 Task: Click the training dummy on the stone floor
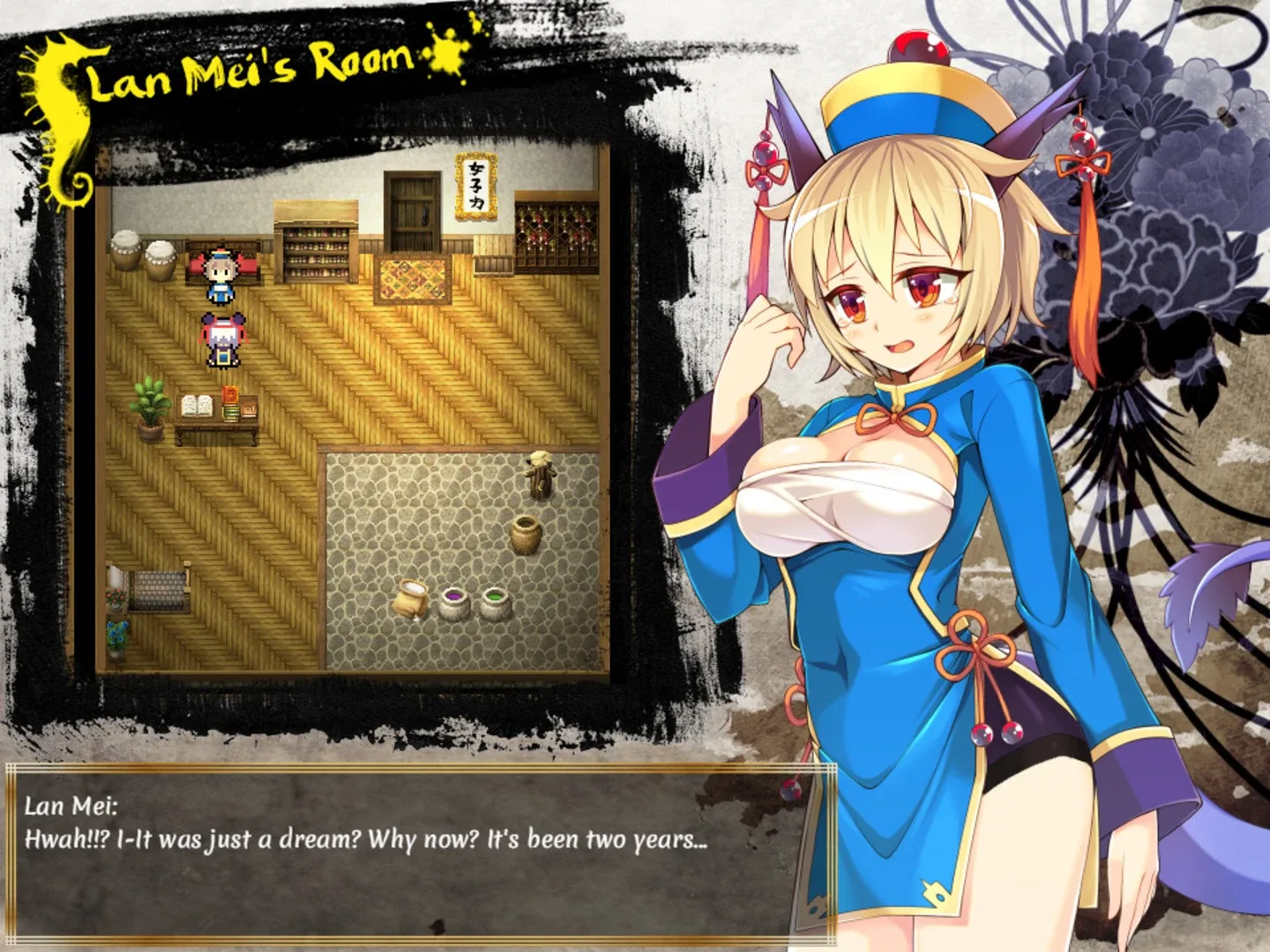(x=542, y=476)
